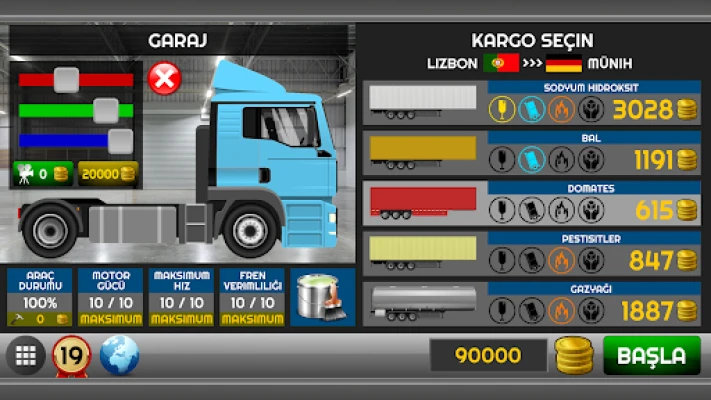Adjust the green color slider
Viewport: 711px width, 400px height.
[x=105, y=110]
